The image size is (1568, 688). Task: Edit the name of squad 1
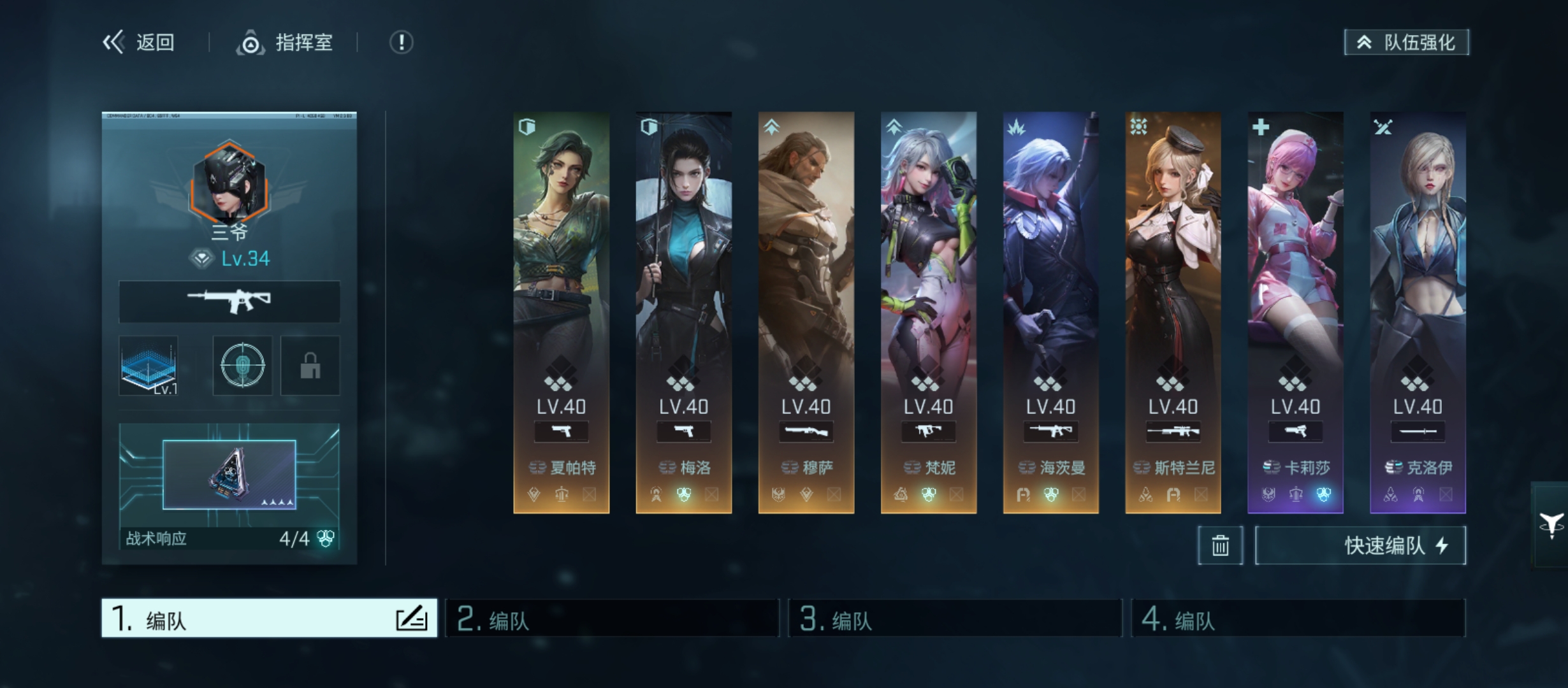tap(411, 619)
